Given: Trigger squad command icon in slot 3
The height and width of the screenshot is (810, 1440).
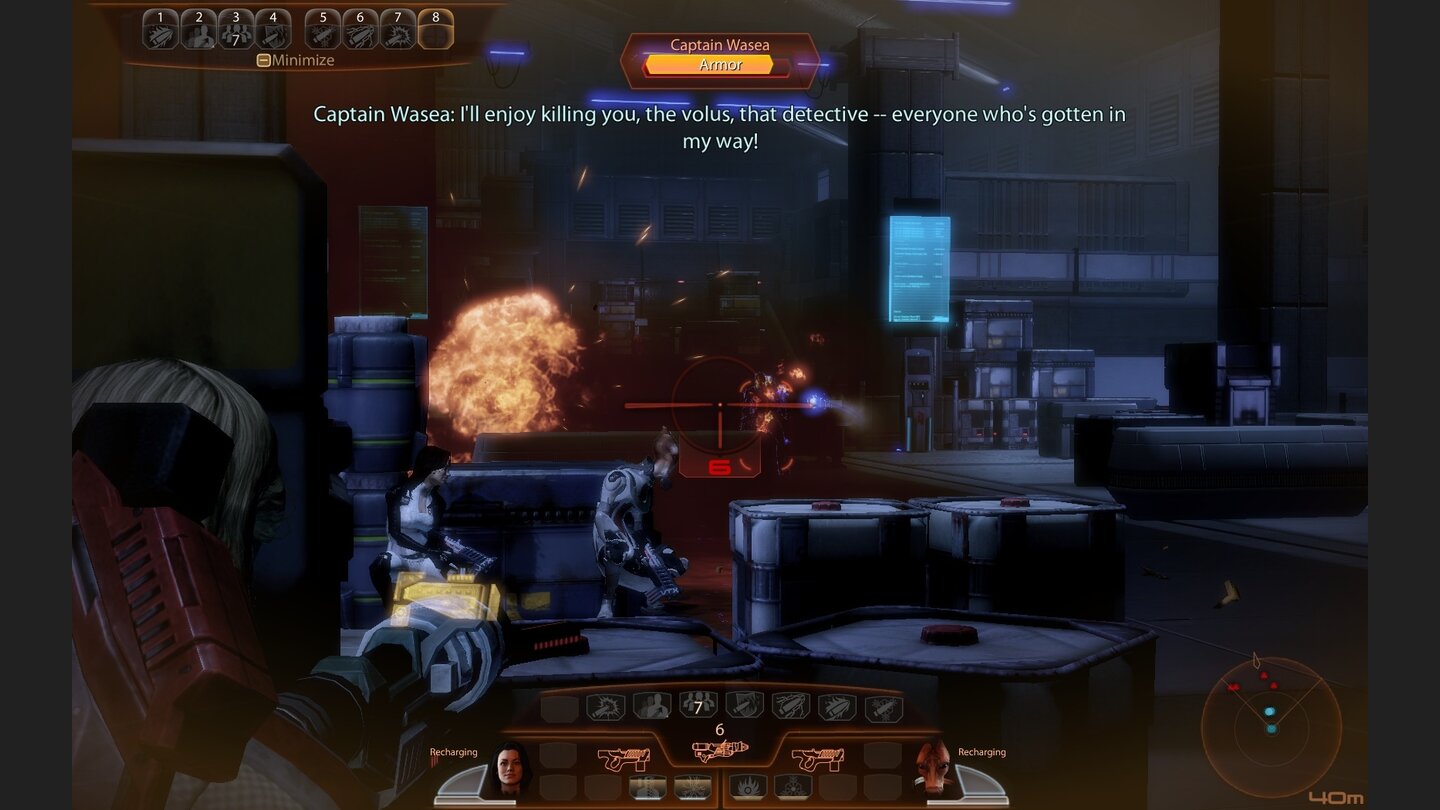Looking at the screenshot, I should (237, 30).
